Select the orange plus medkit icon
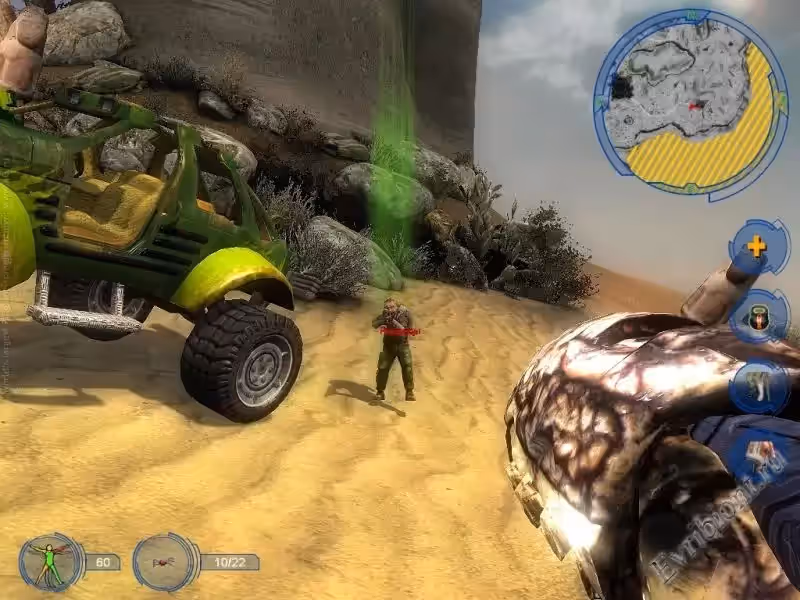 coord(759,247)
